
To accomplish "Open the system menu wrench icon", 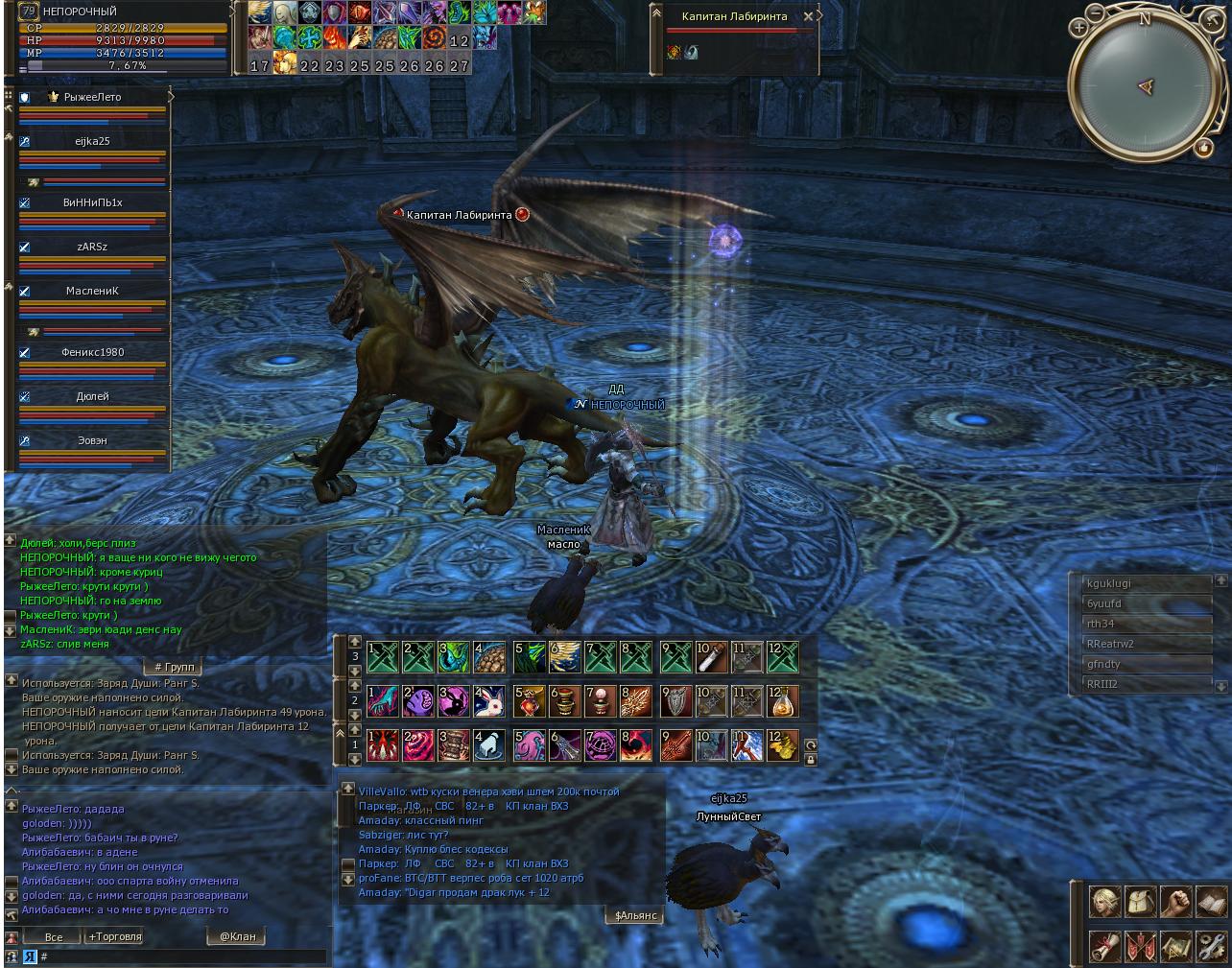I will pyautogui.click(x=1211, y=947).
